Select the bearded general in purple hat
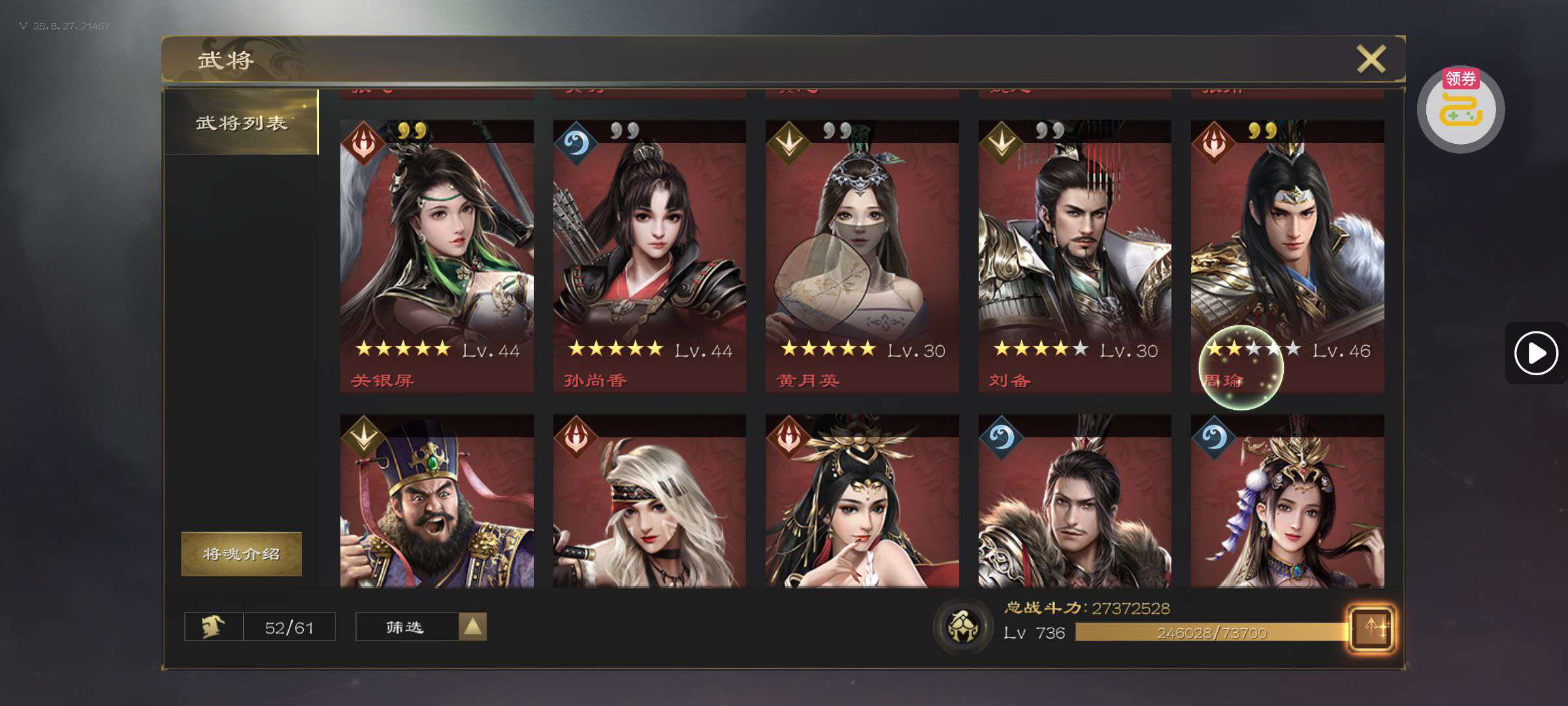The width and height of the screenshot is (1568, 706). pyautogui.click(x=436, y=501)
